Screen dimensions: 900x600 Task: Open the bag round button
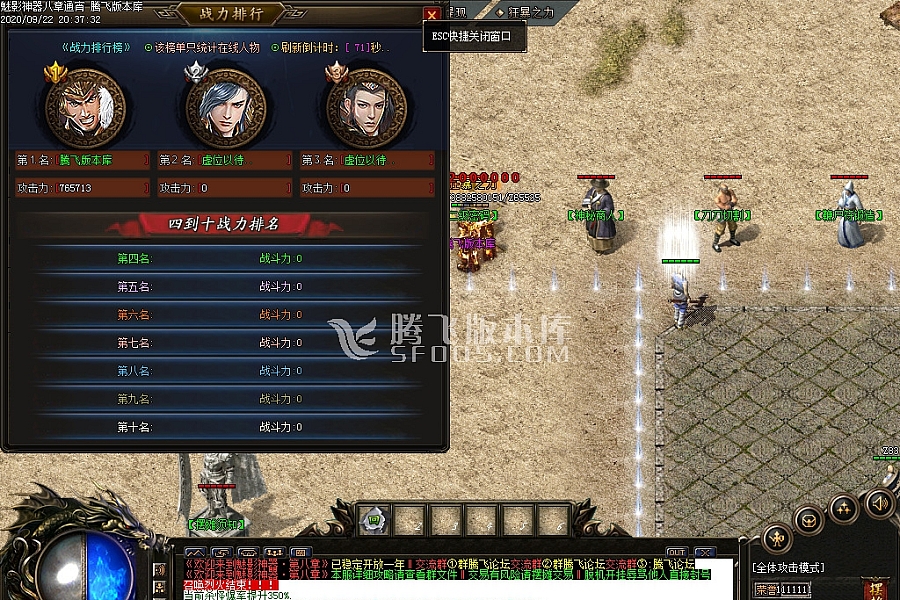[x=810, y=520]
